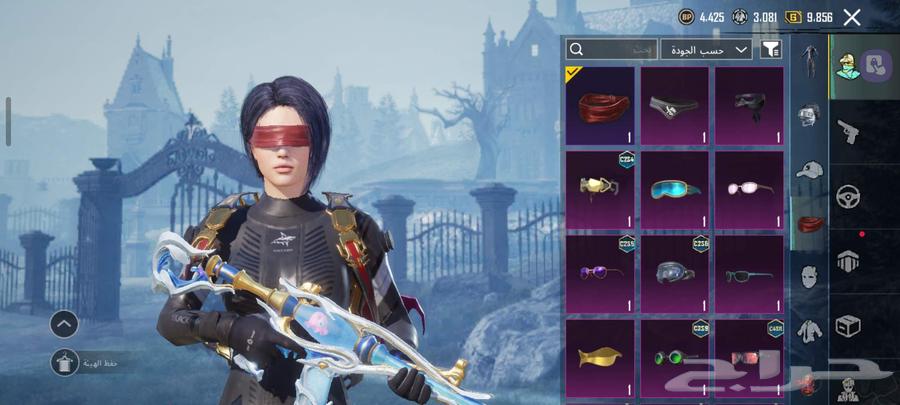Choose the gold ornate mask glasses
Screen dimensions: 900x405
(600, 188)
